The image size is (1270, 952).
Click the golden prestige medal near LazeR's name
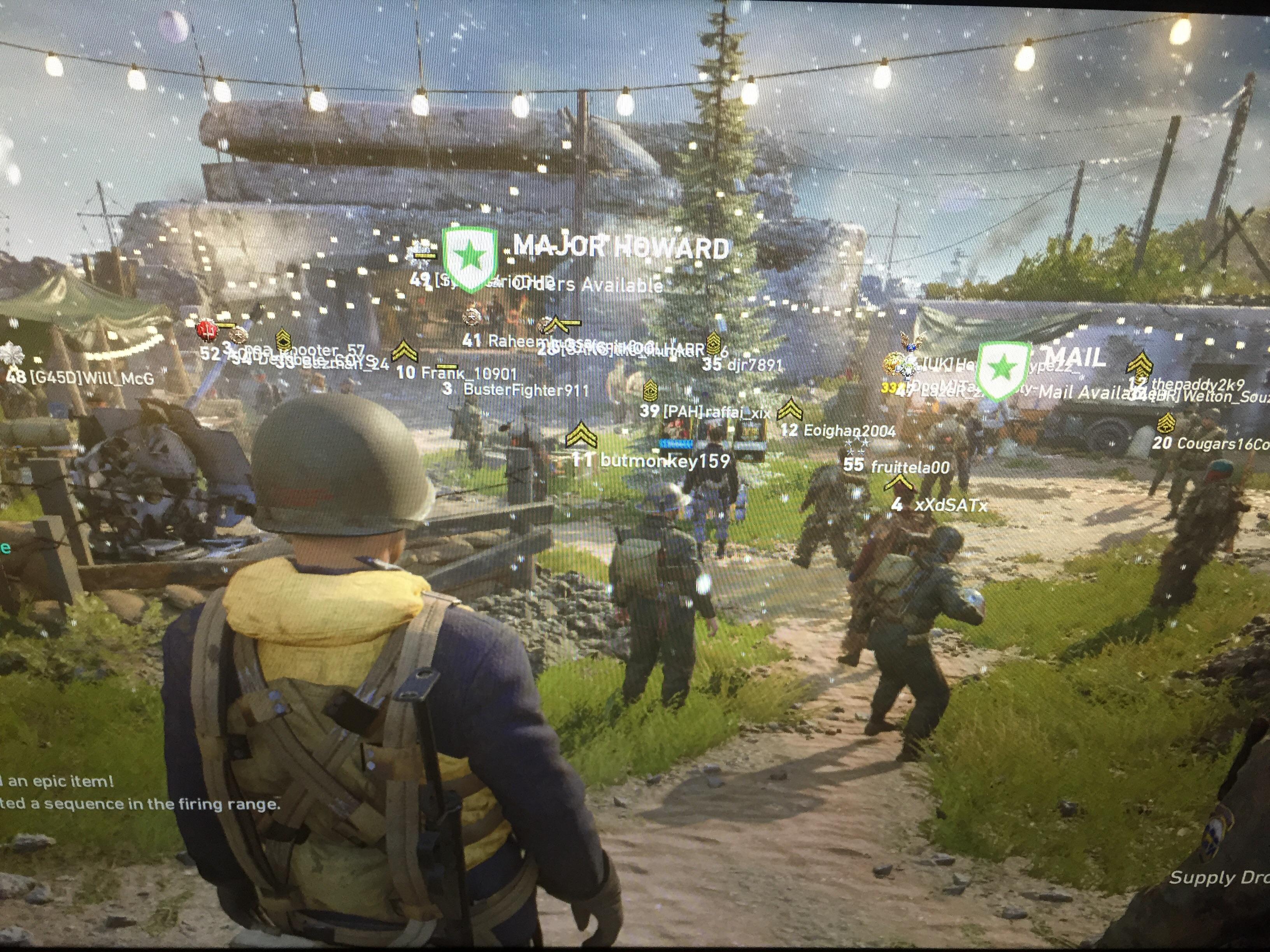(x=892, y=363)
